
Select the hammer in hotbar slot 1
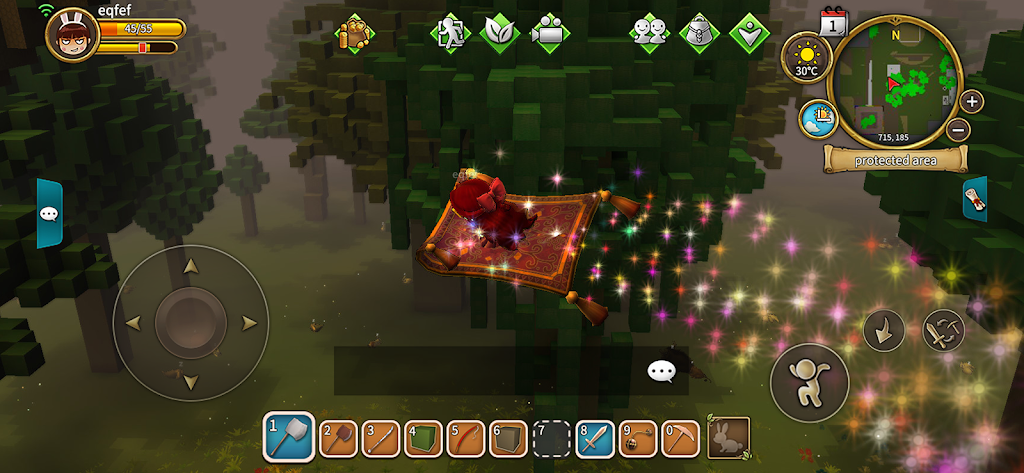[289, 437]
